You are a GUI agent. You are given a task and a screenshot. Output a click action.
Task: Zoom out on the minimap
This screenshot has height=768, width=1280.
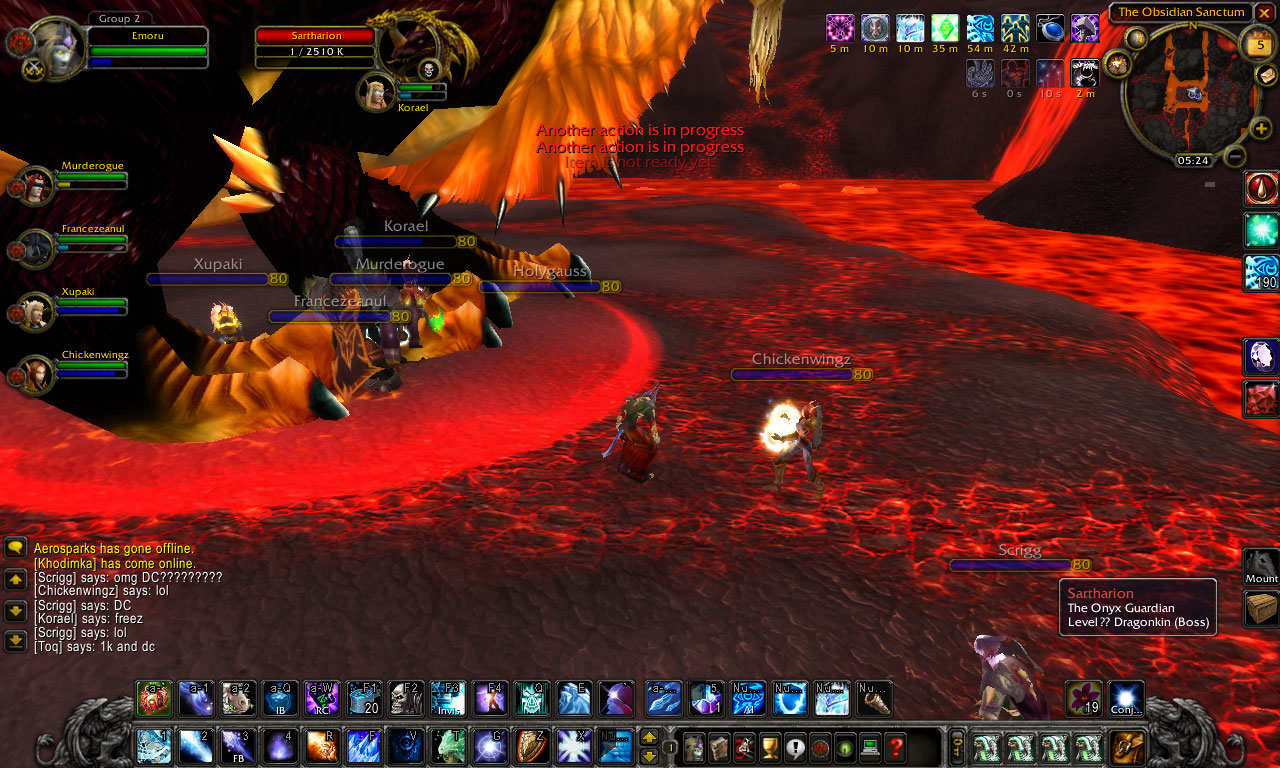[x=1236, y=157]
